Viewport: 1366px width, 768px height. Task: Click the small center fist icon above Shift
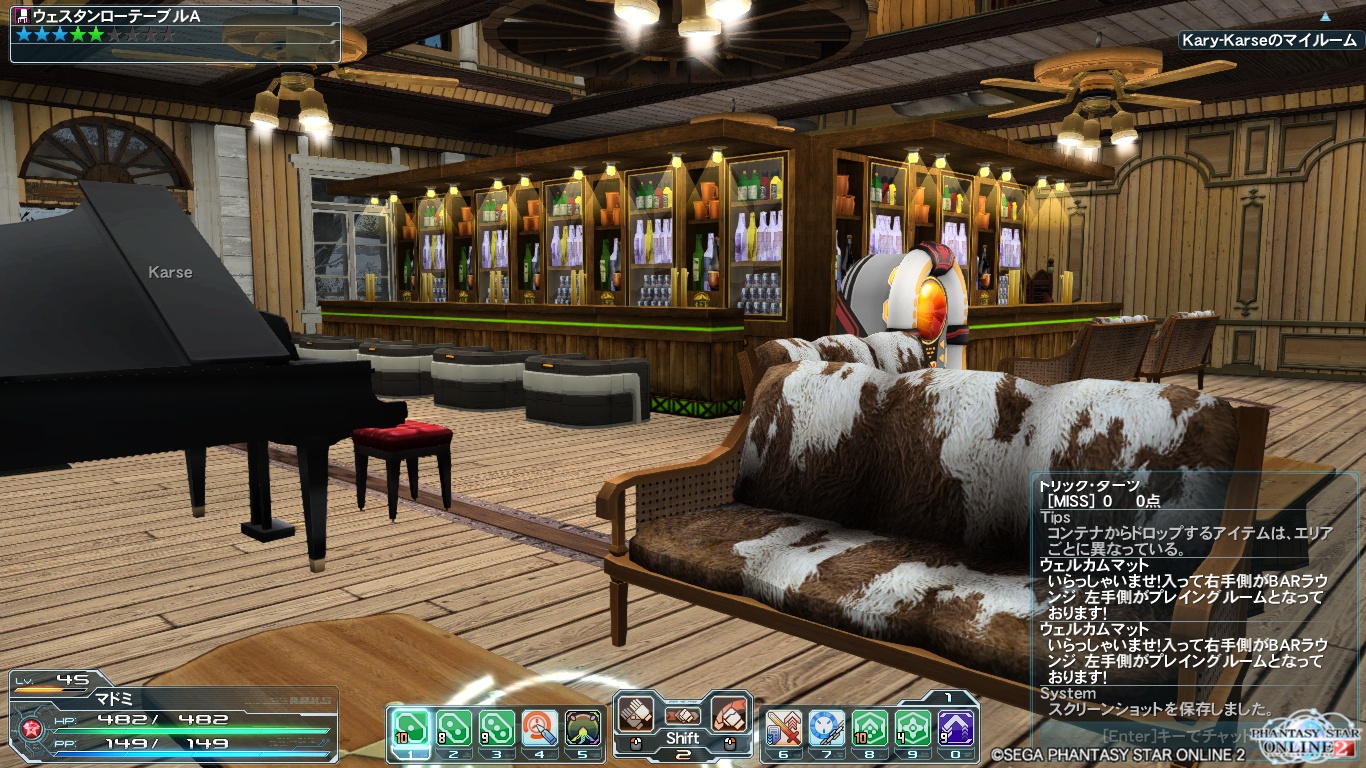tap(683, 716)
